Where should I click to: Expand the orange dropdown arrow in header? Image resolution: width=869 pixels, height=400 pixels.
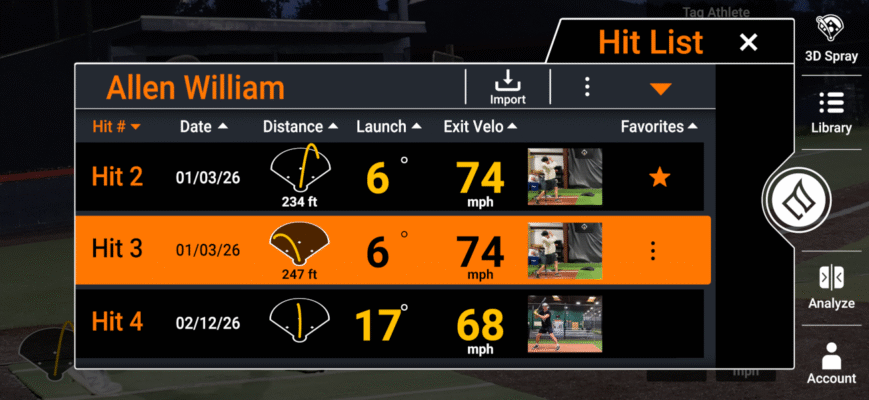coord(659,89)
